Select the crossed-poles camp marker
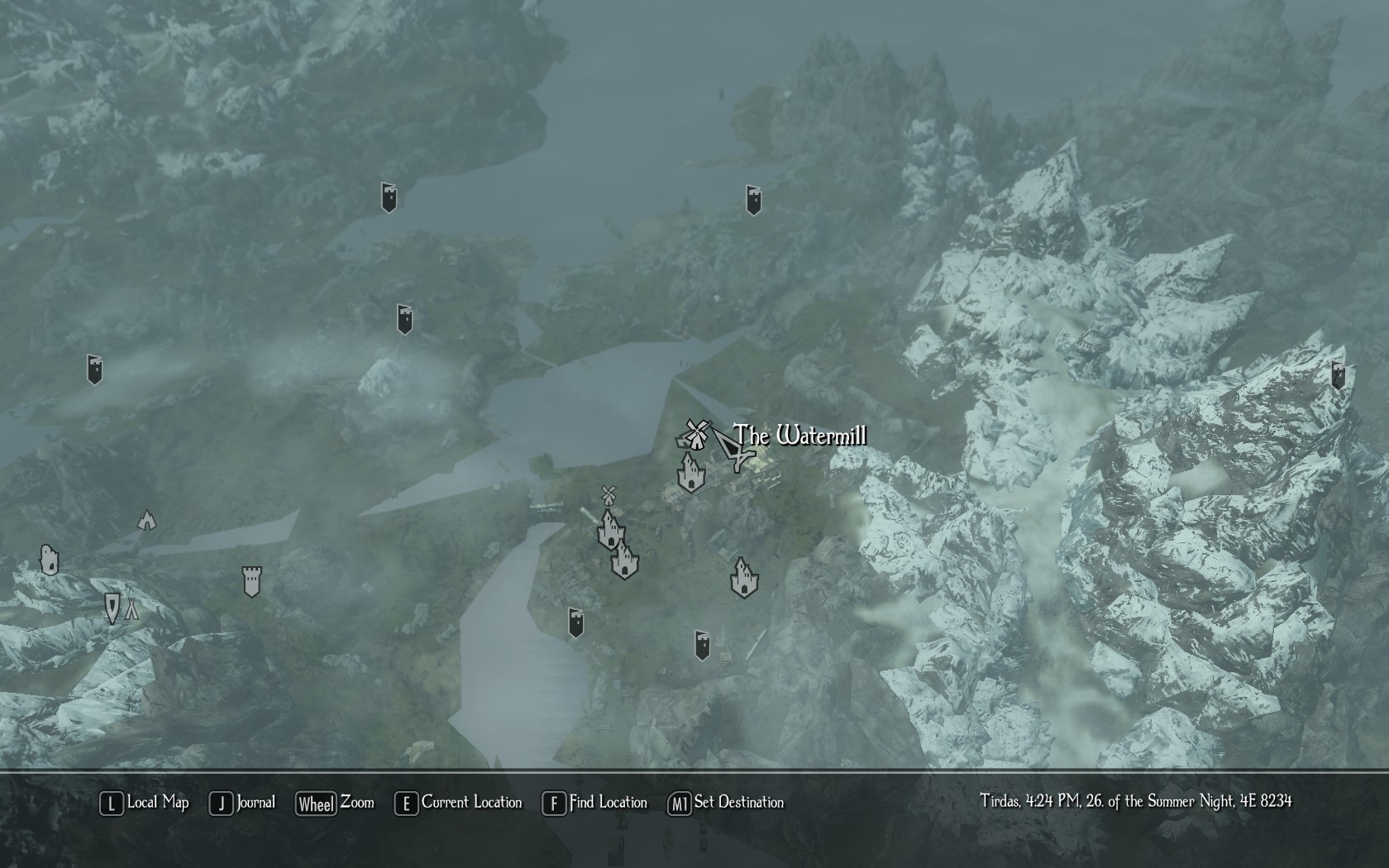This screenshot has width=1389, height=868. pyautogui.click(x=131, y=610)
